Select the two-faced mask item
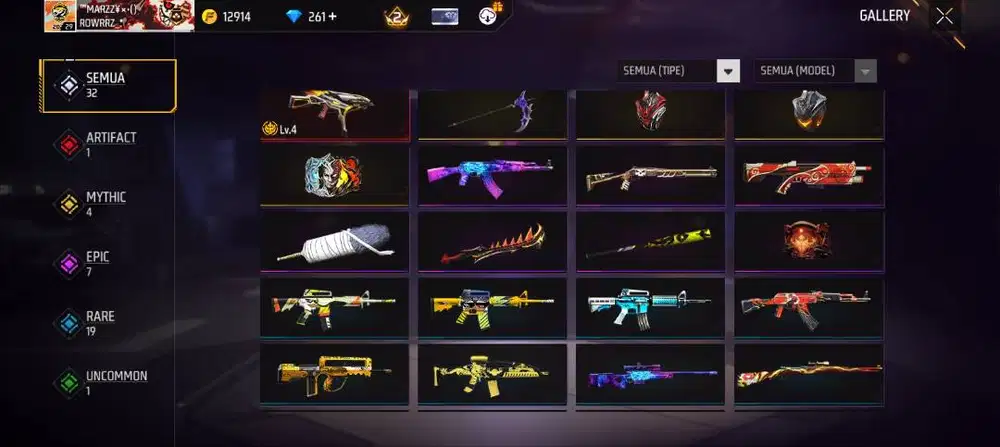This screenshot has width=1000, height=447. pos(334,175)
